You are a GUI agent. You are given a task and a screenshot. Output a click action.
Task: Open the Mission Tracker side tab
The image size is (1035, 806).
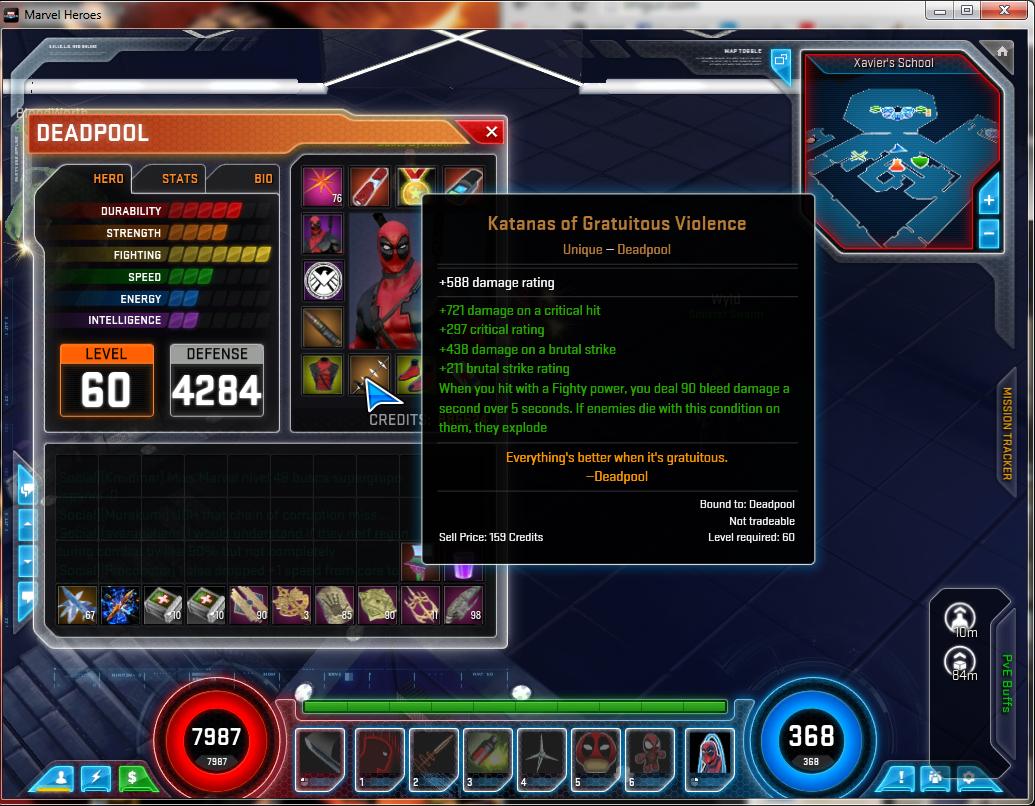pyautogui.click(x=1007, y=433)
